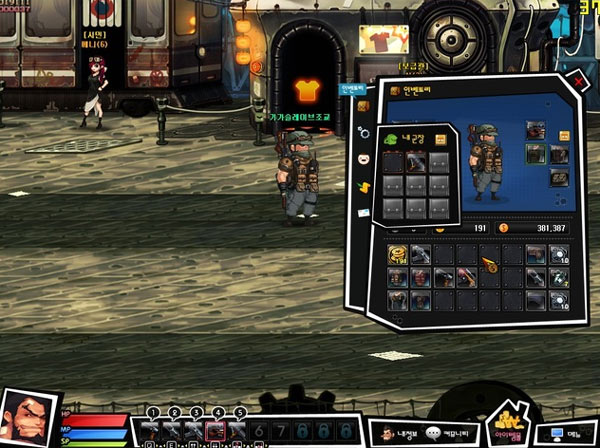Click the yellow button on the small bag popup

[441, 139]
